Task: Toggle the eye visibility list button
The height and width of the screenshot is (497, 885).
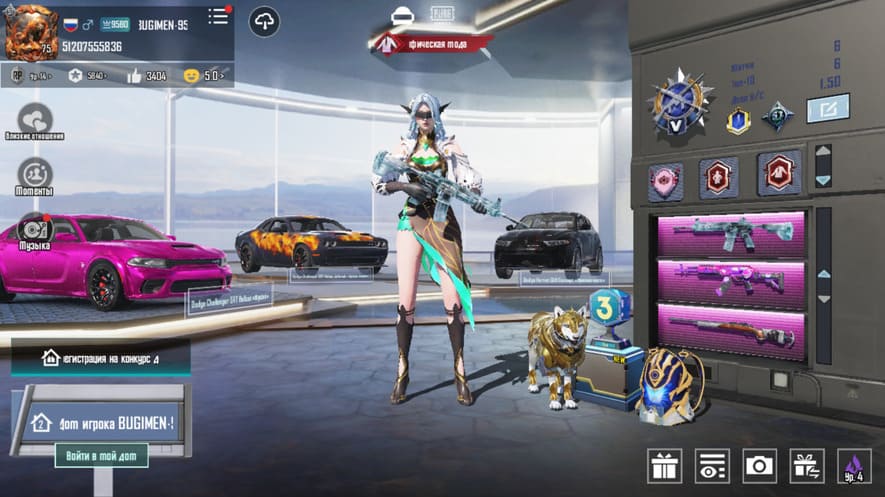Action: (712, 465)
